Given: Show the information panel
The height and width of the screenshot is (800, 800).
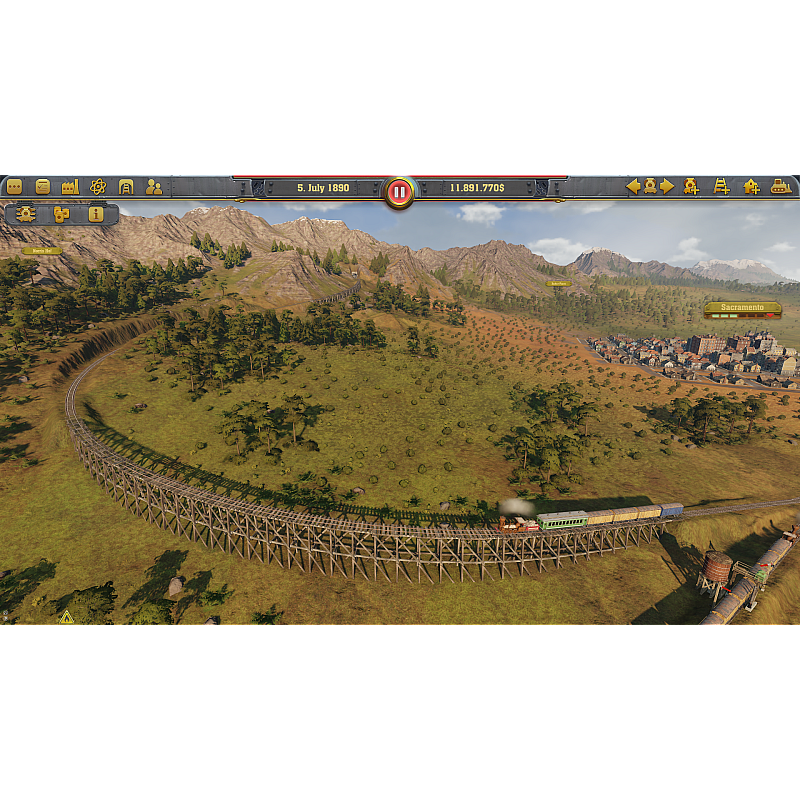Looking at the screenshot, I should 96,214.
